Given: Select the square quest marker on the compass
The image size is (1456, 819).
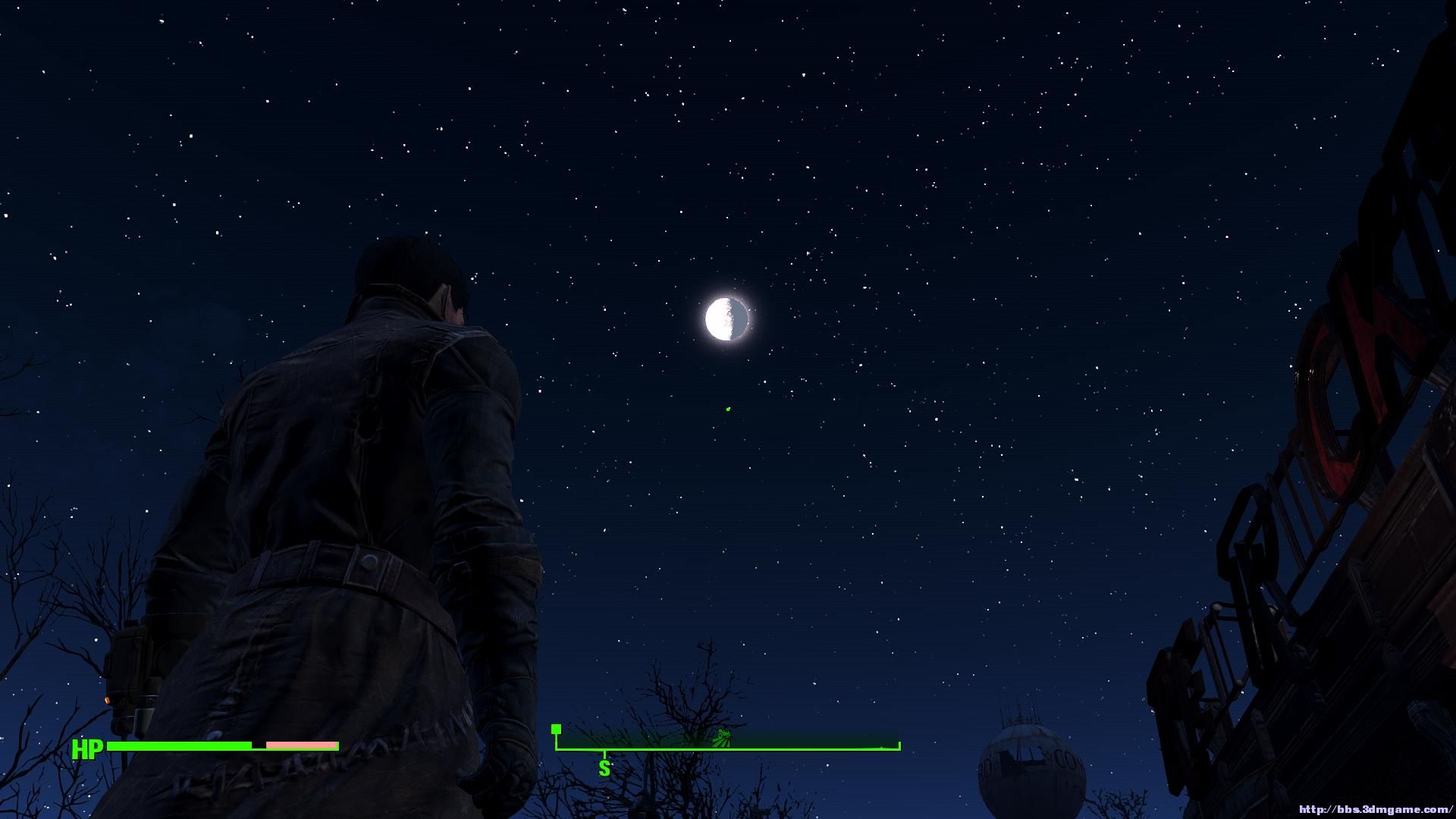Looking at the screenshot, I should pyautogui.click(x=556, y=730).
